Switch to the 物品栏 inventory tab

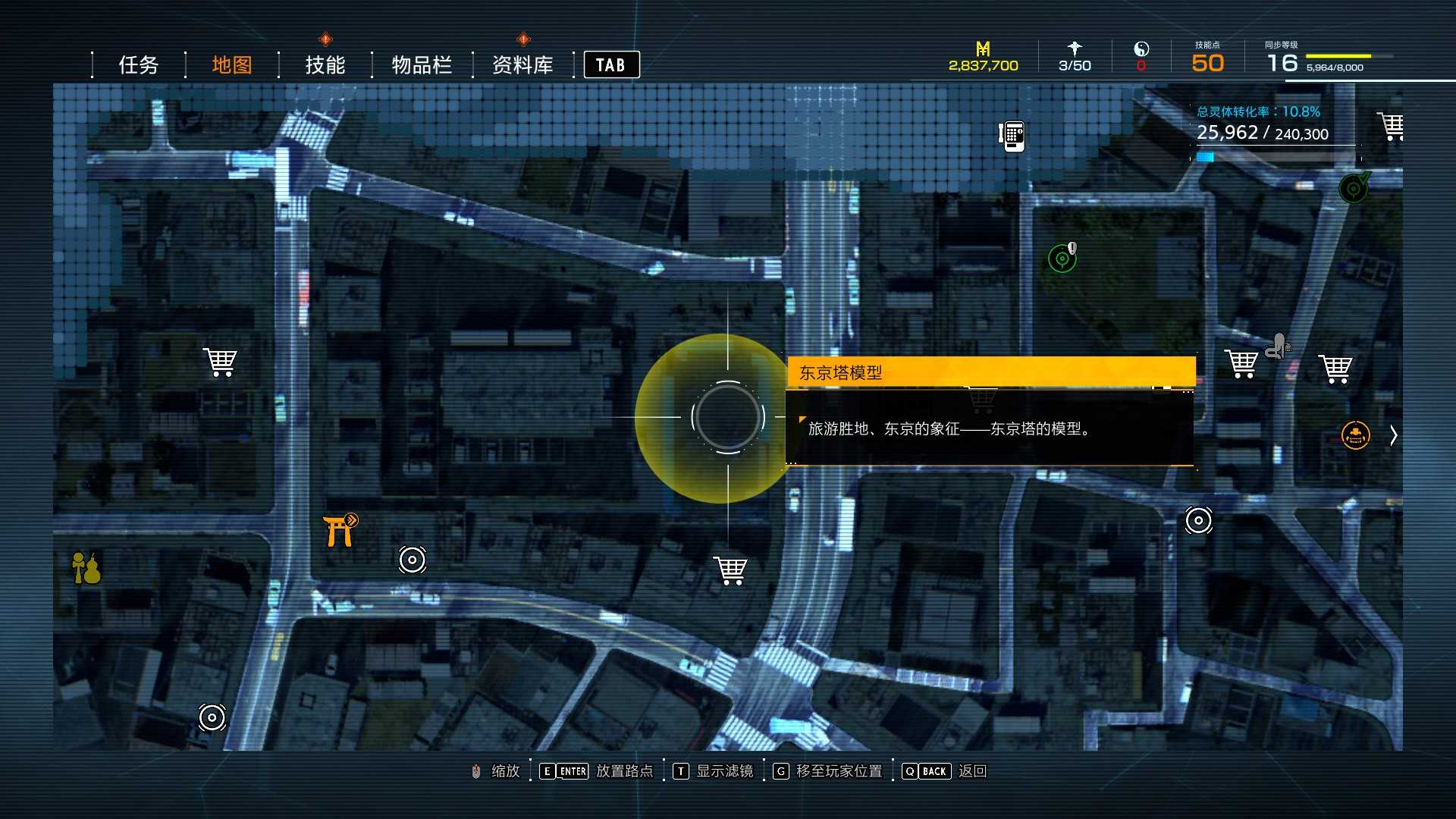(422, 64)
